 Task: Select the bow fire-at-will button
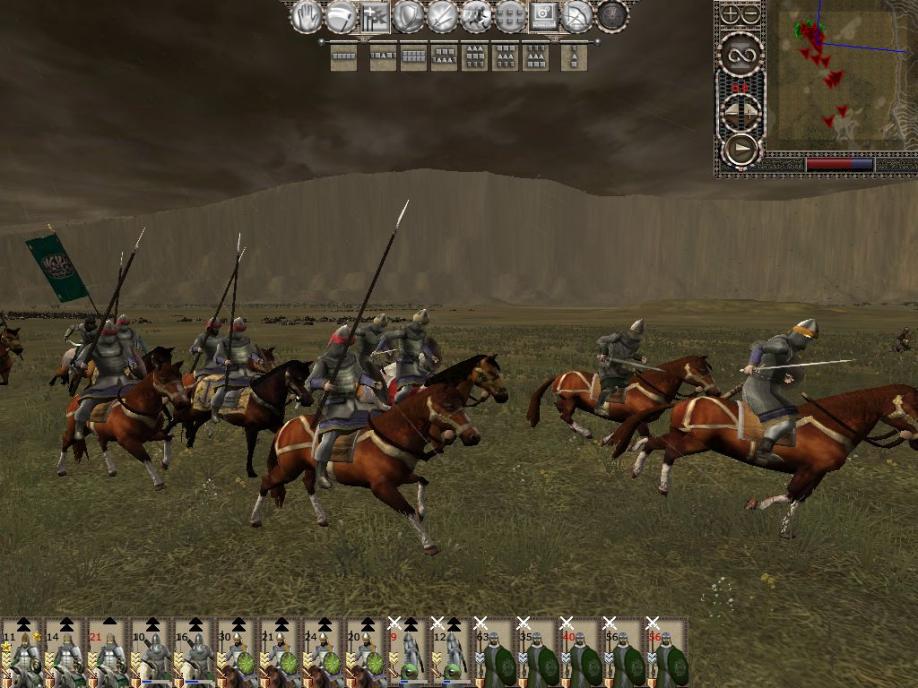[578, 16]
